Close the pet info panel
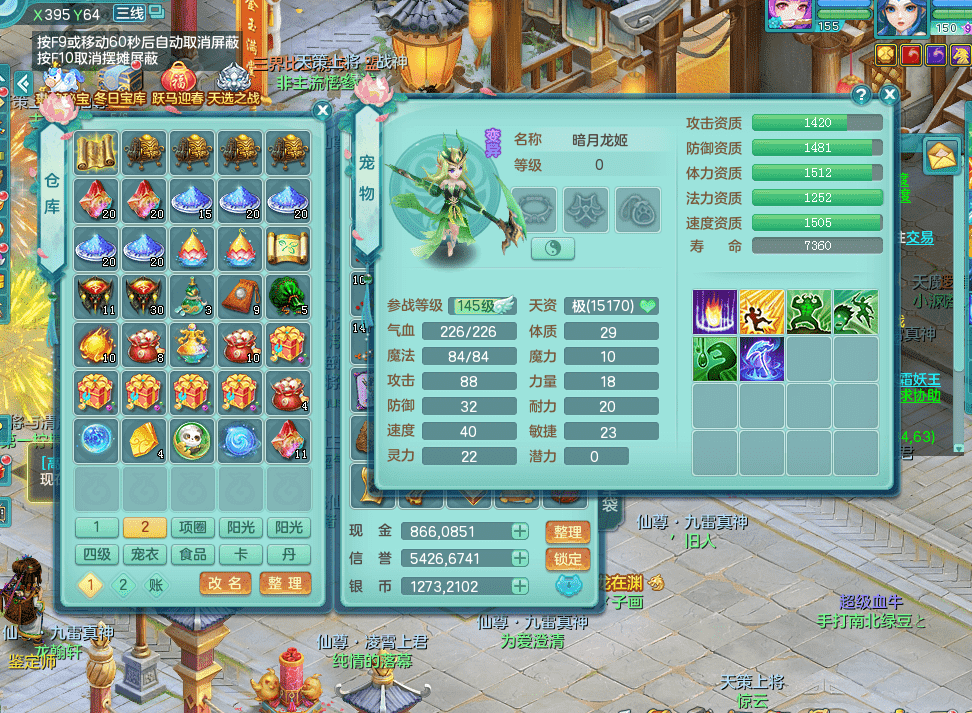The image size is (972, 713). pyautogui.click(x=889, y=95)
